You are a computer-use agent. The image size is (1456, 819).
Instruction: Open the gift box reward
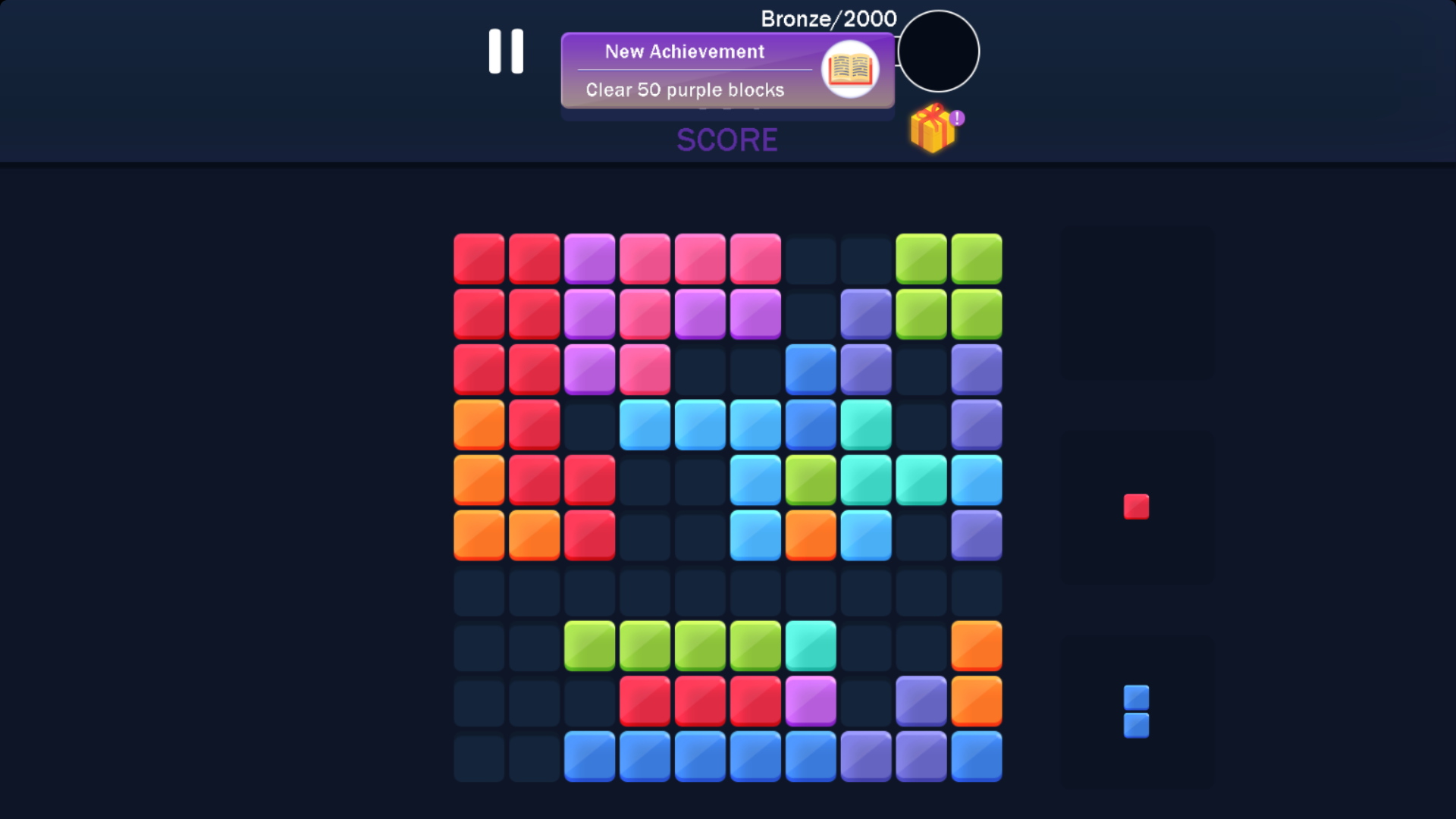pyautogui.click(x=932, y=130)
